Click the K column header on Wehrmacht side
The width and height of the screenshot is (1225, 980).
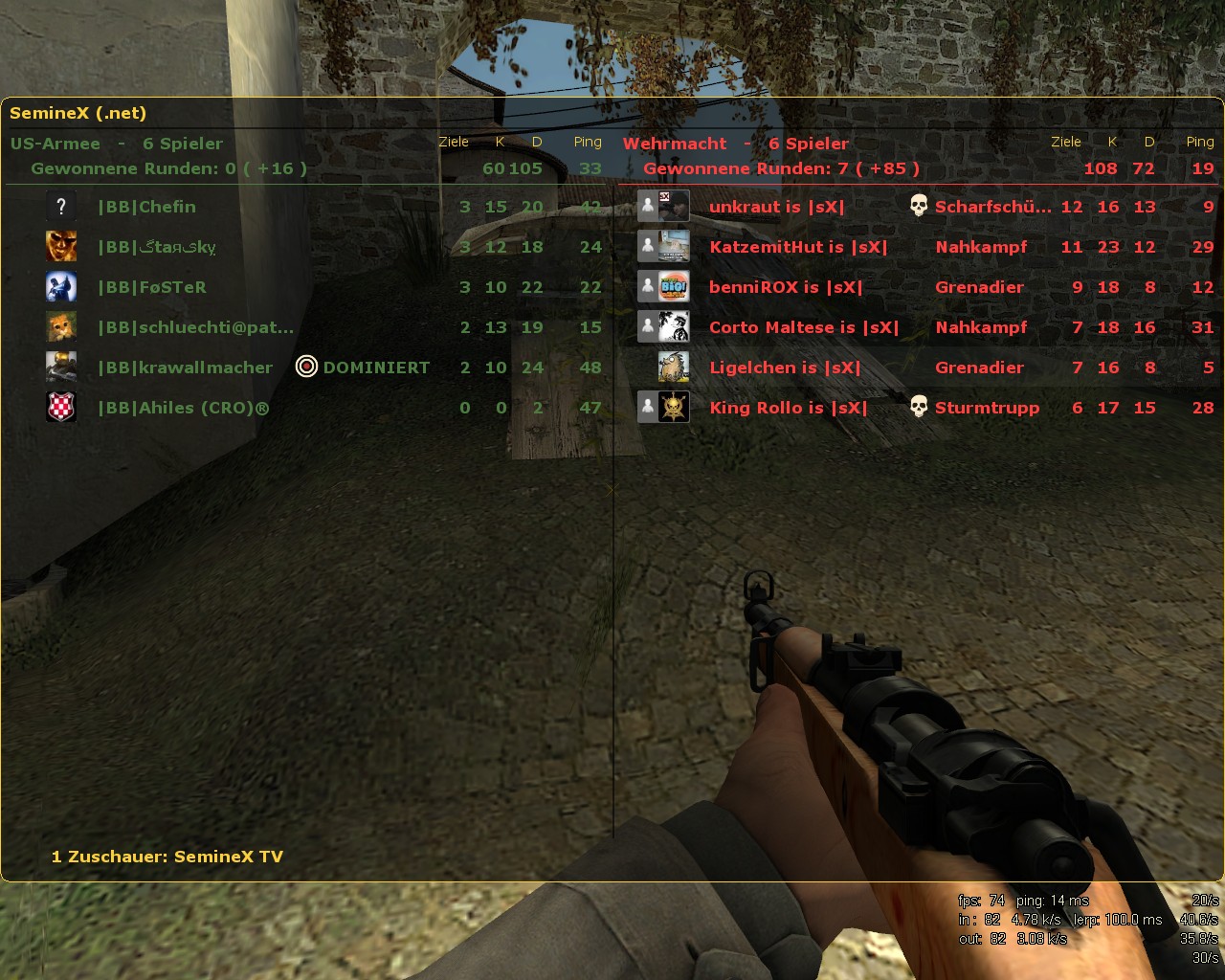(1112, 141)
